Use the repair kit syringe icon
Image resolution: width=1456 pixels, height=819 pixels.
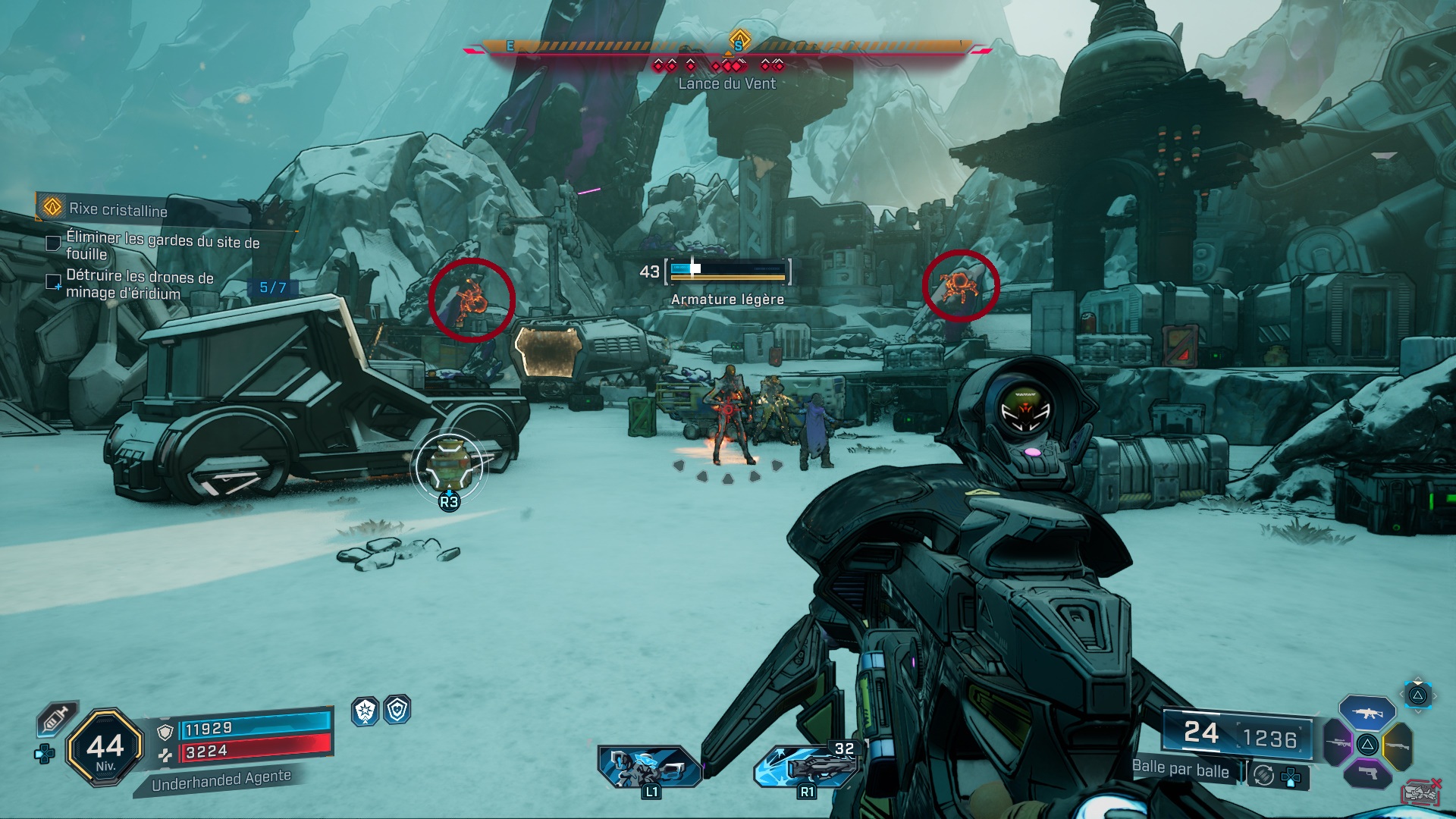[56, 718]
